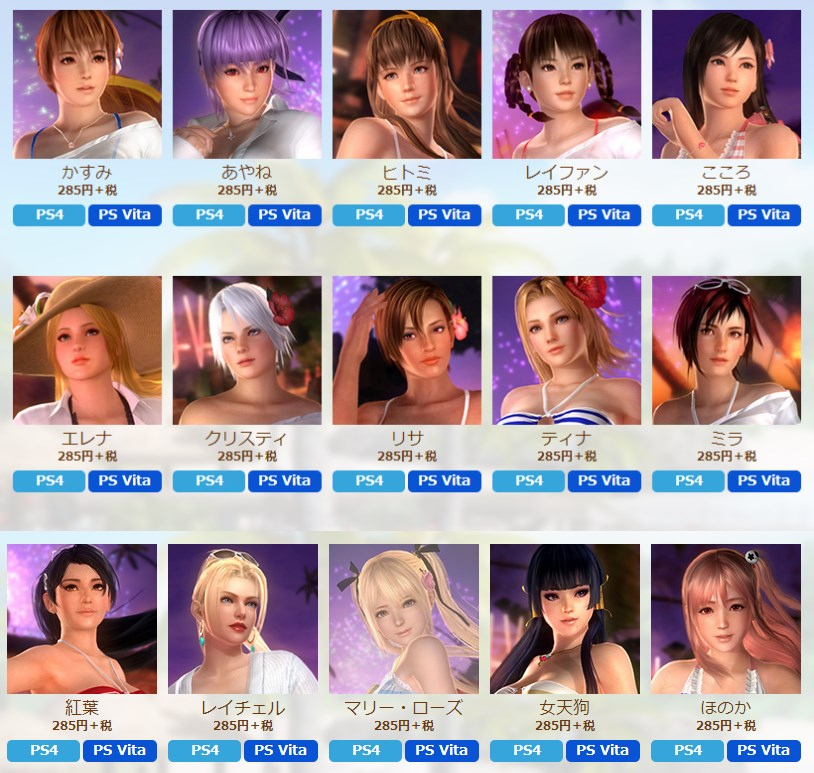Open the PS Vita link for レイファン

pos(604,215)
